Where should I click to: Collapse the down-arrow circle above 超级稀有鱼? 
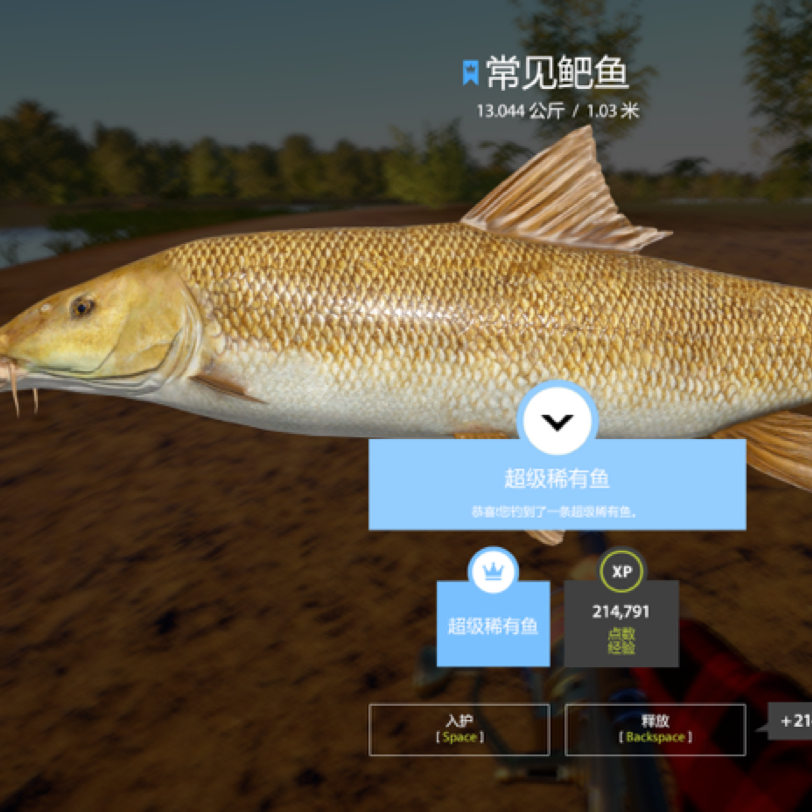pyautogui.click(x=558, y=421)
